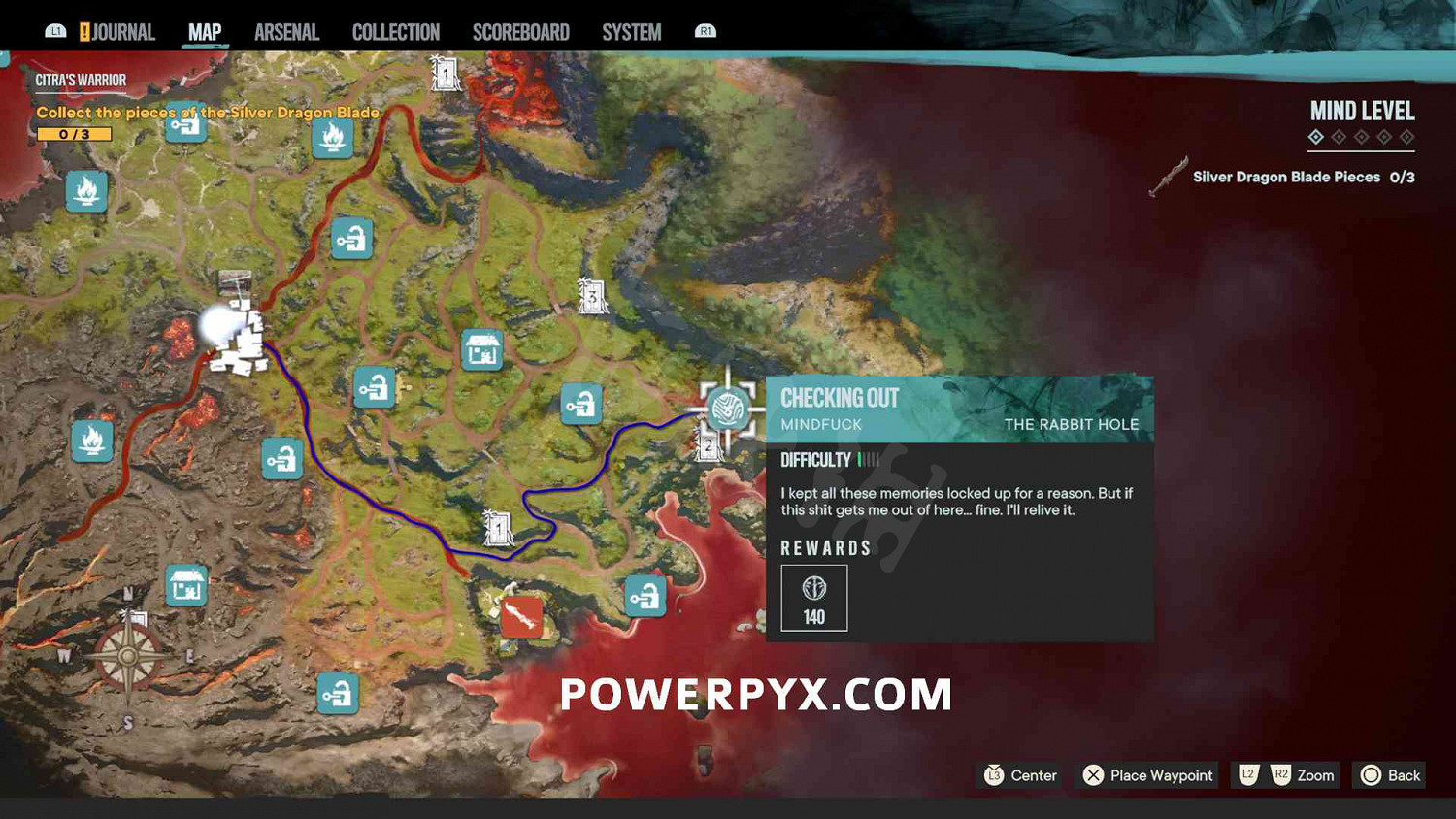Viewport: 1456px width, 819px height.
Task: Switch to the Scoreboard tab
Action: (521, 31)
